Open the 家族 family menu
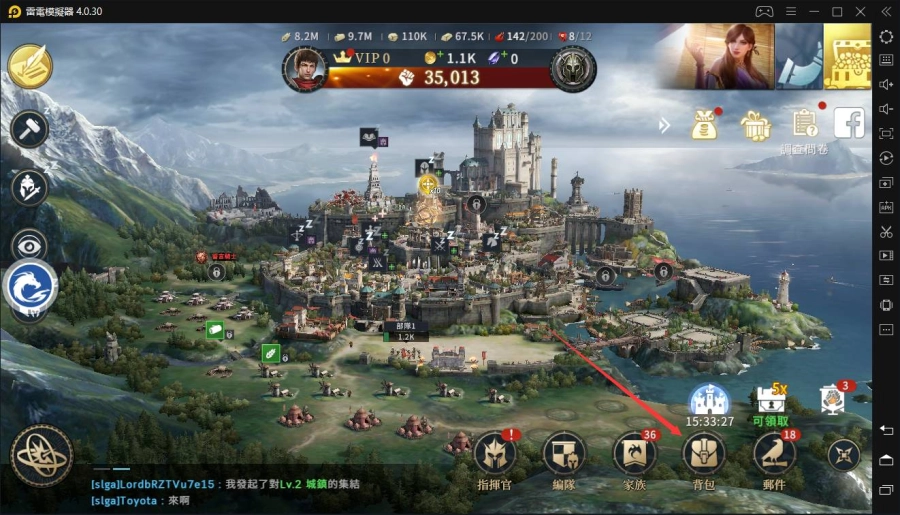The image size is (900, 515). pos(634,455)
